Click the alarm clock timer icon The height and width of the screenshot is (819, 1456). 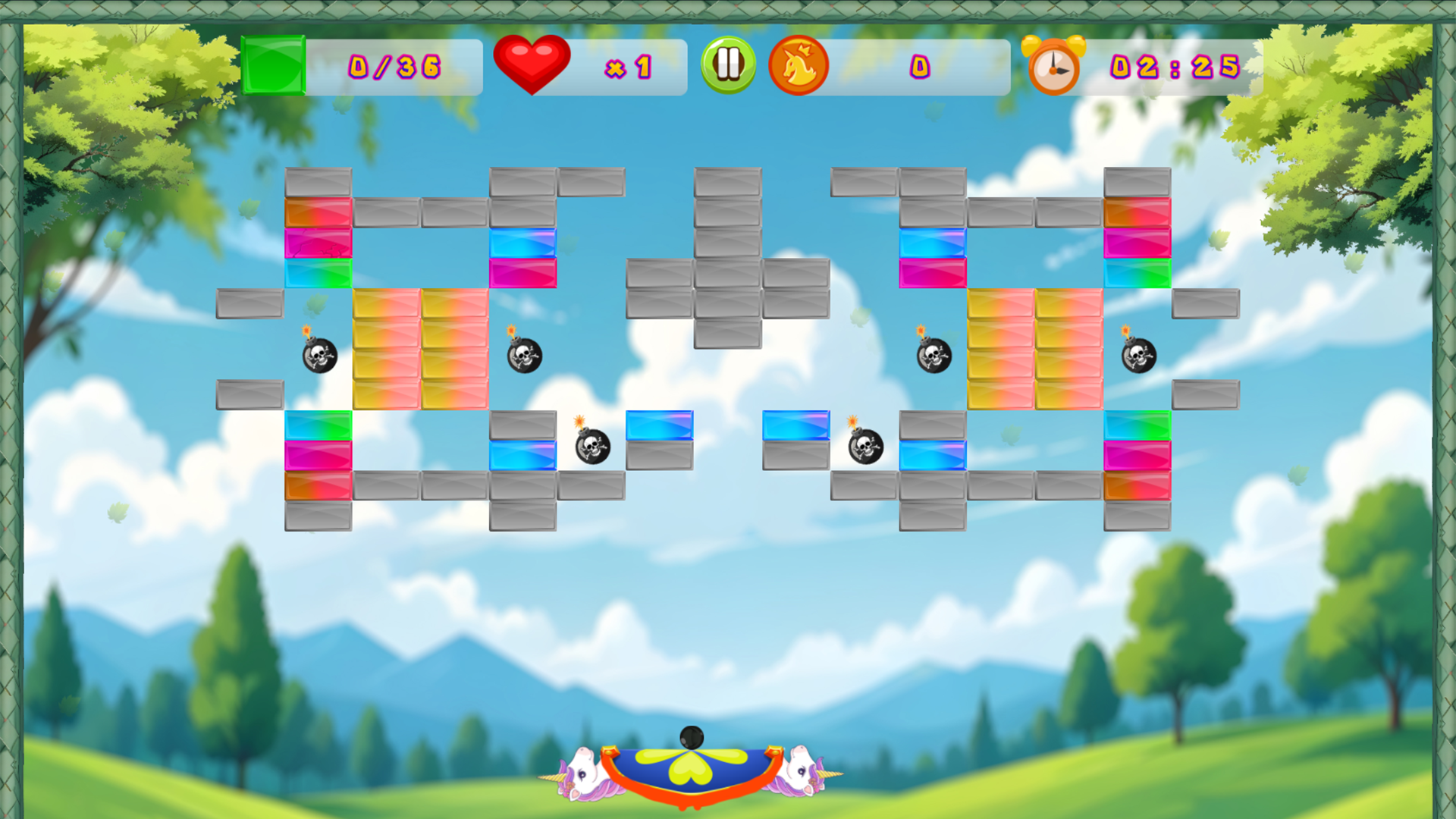pos(1054,65)
